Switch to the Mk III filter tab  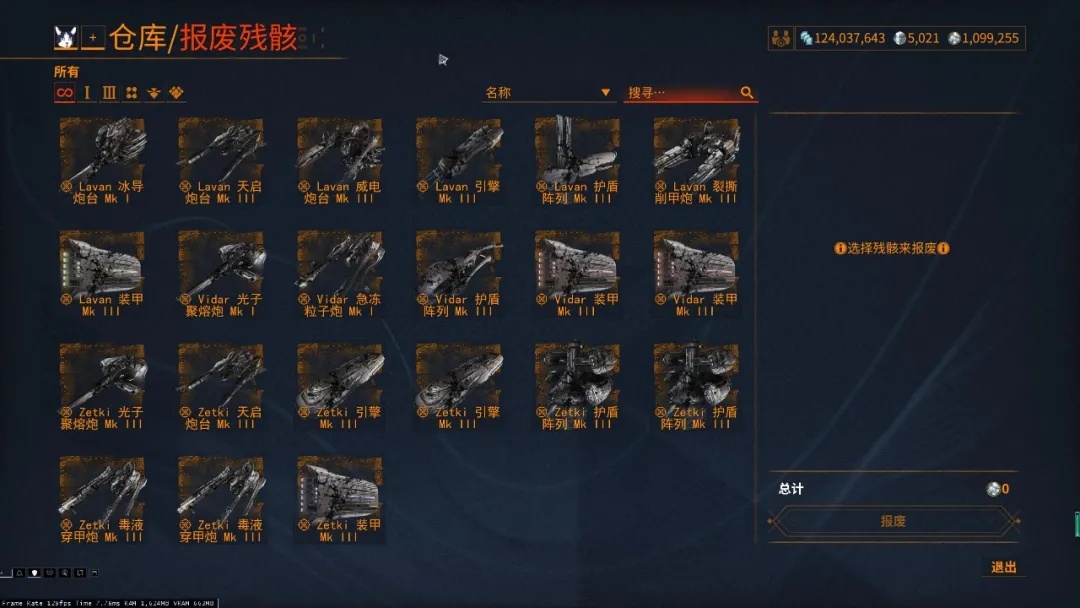point(109,93)
